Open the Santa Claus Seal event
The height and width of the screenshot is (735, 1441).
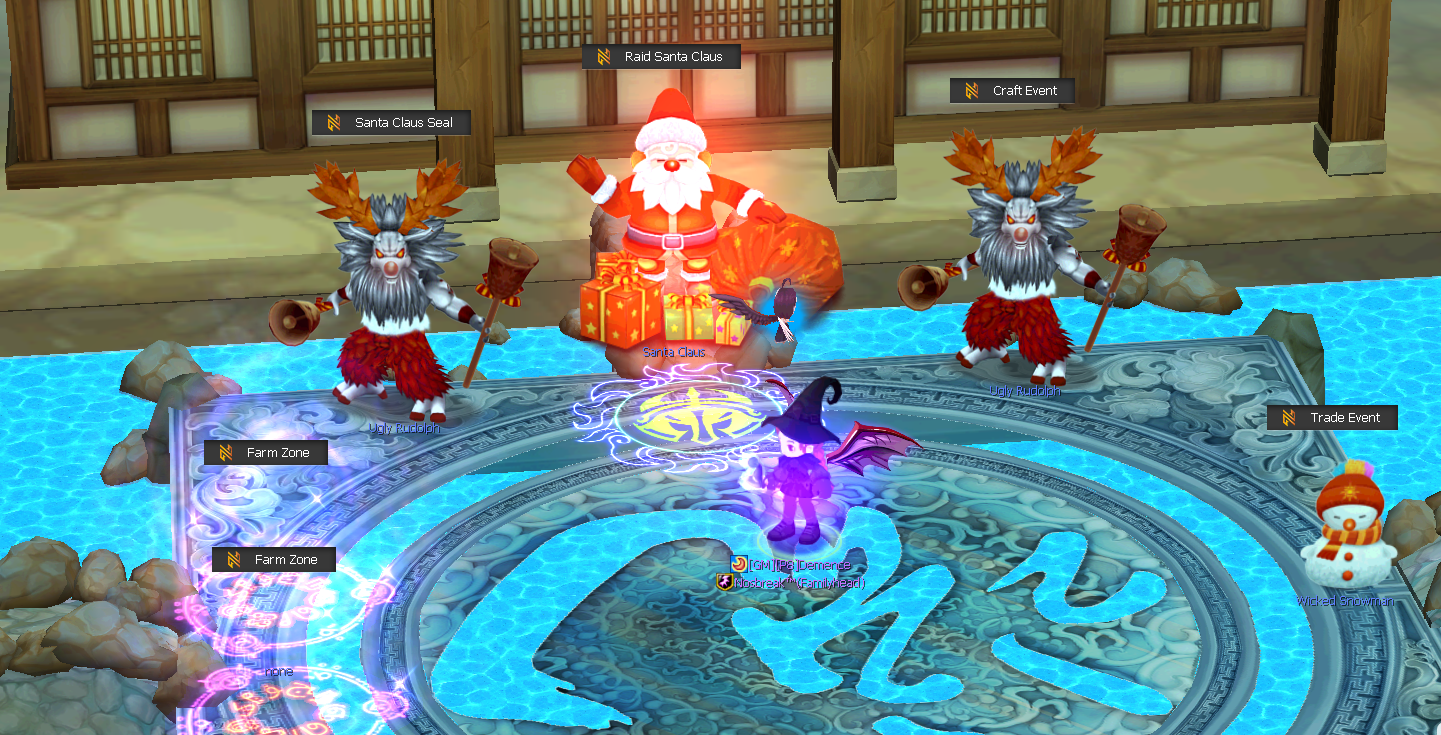point(391,122)
